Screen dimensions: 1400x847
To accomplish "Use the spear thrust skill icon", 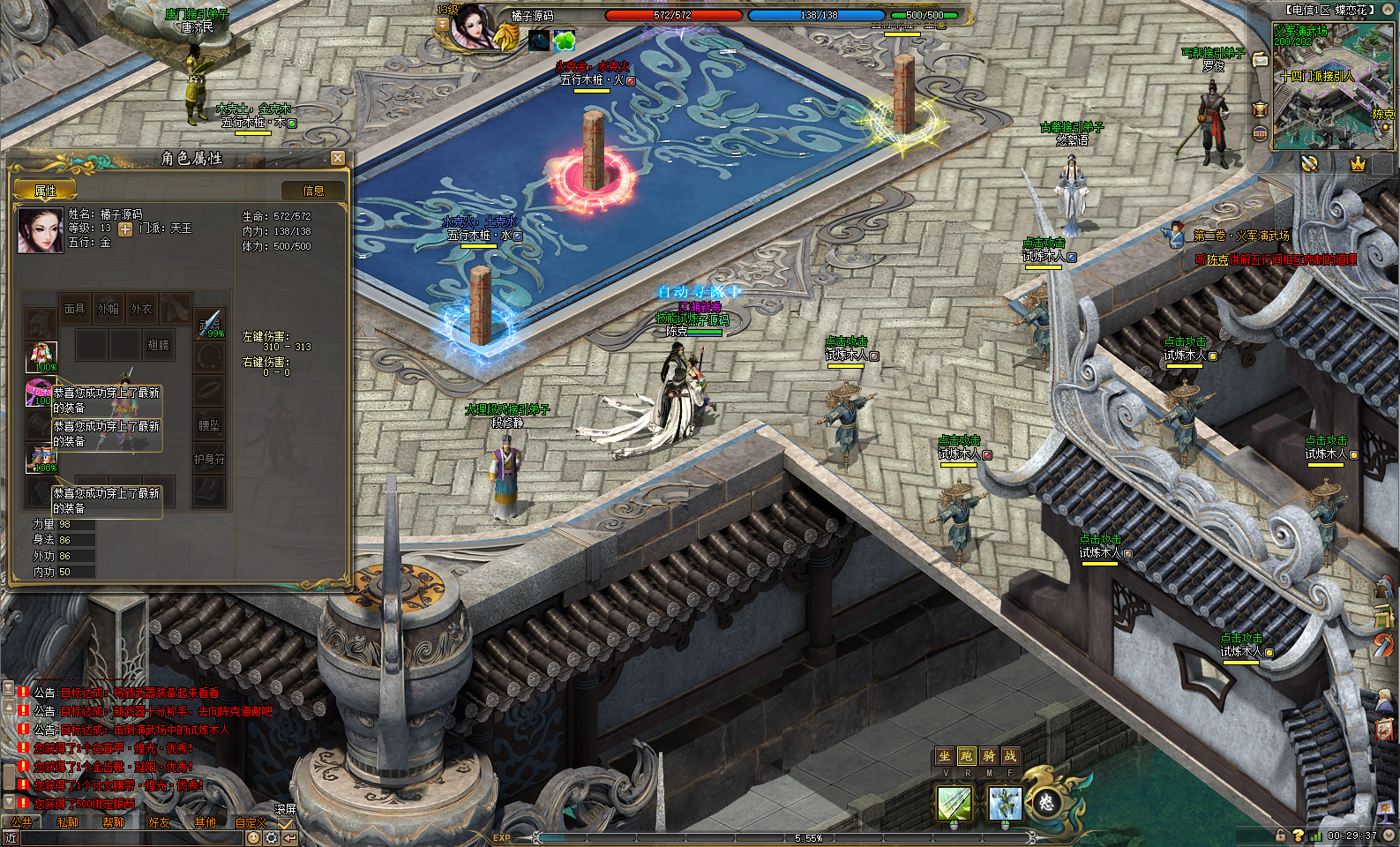I will click(955, 803).
